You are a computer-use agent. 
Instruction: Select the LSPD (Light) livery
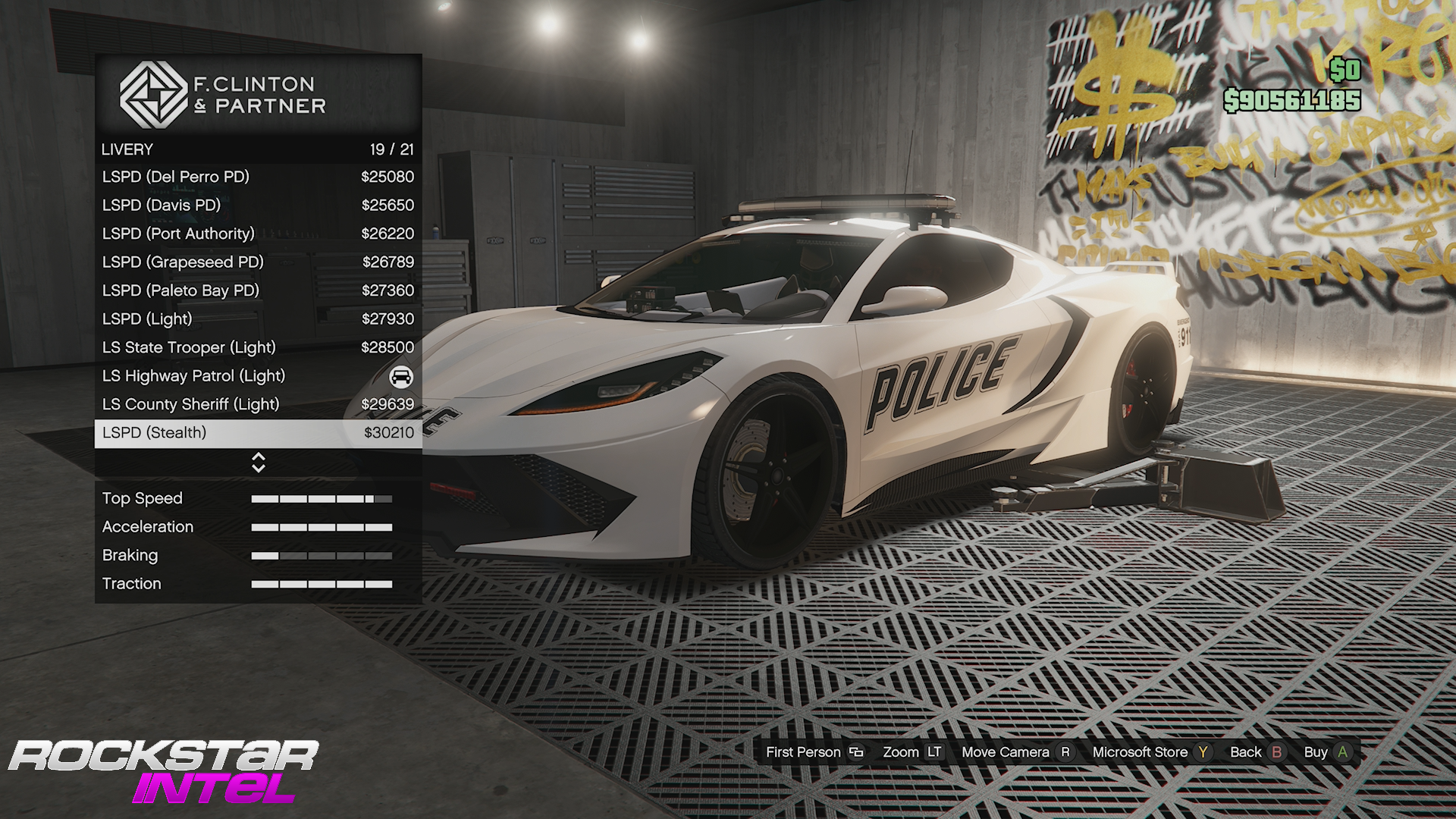(258, 319)
